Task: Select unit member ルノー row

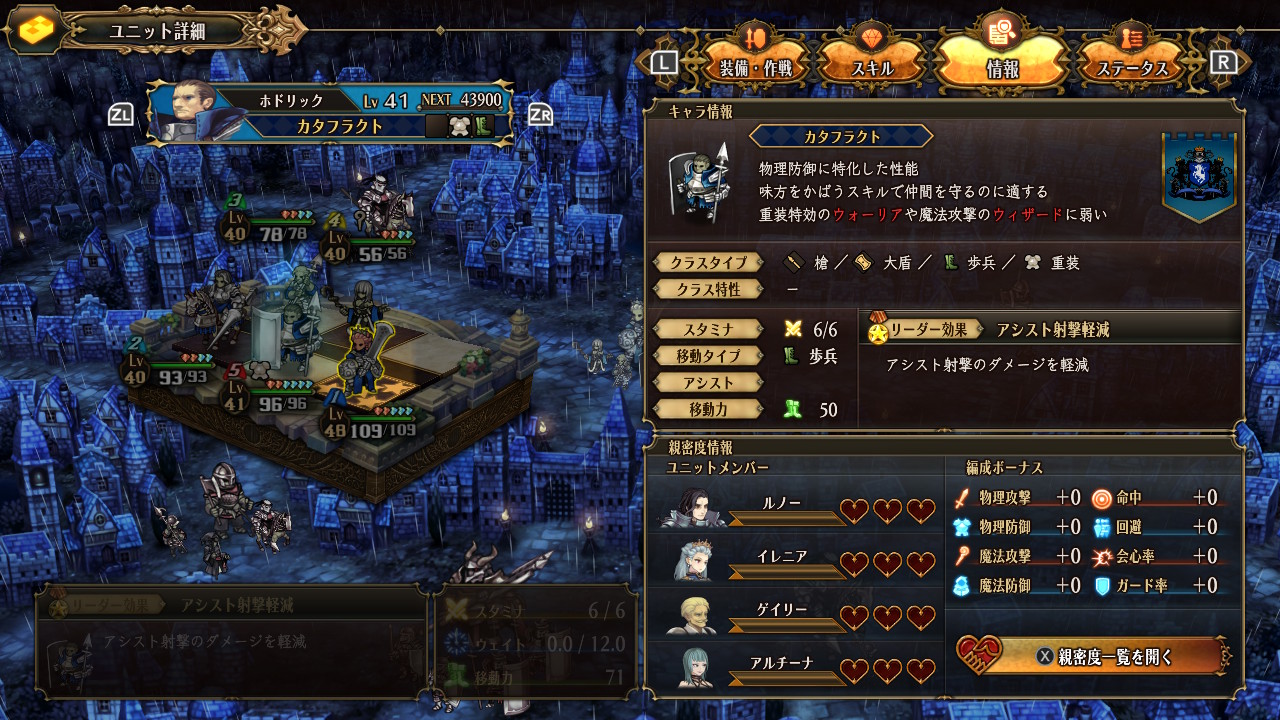Action: [x=797, y=510]
